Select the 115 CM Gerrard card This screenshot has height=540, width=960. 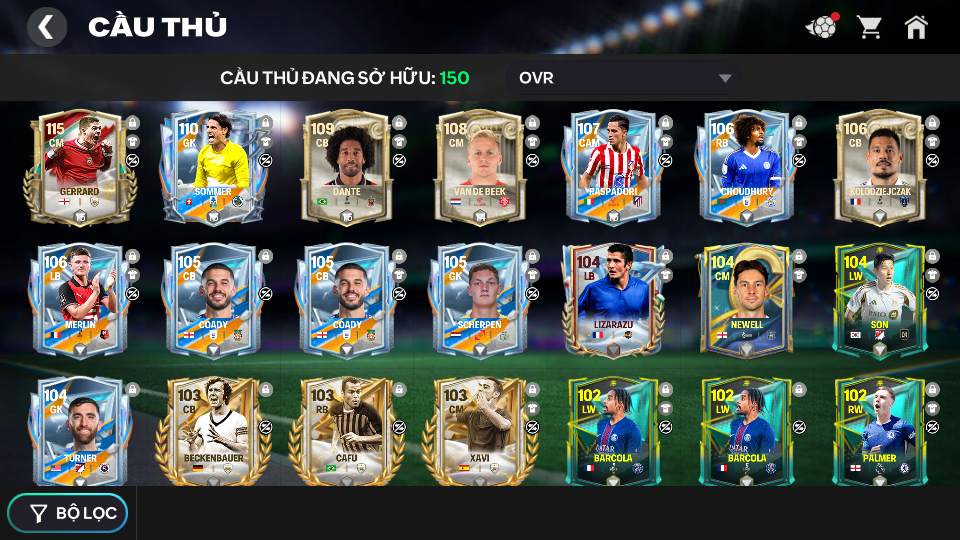tap(80, 167)
